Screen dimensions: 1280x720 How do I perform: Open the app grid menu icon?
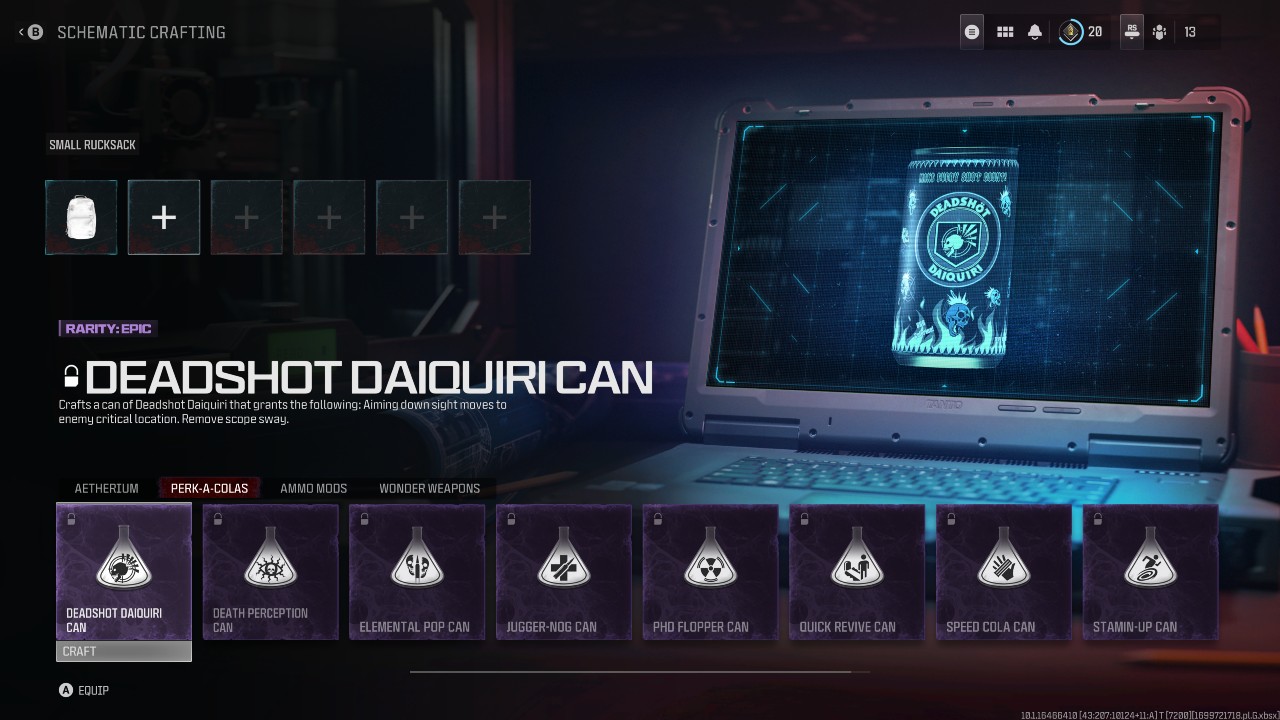[1005, 31]
